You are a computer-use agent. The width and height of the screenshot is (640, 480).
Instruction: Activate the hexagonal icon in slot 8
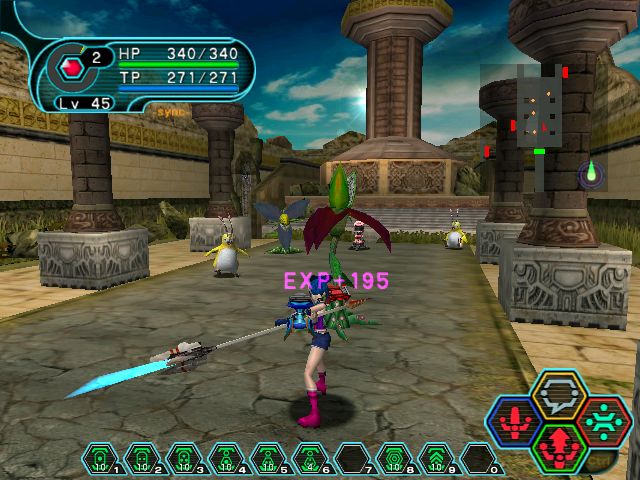point(395,458)
